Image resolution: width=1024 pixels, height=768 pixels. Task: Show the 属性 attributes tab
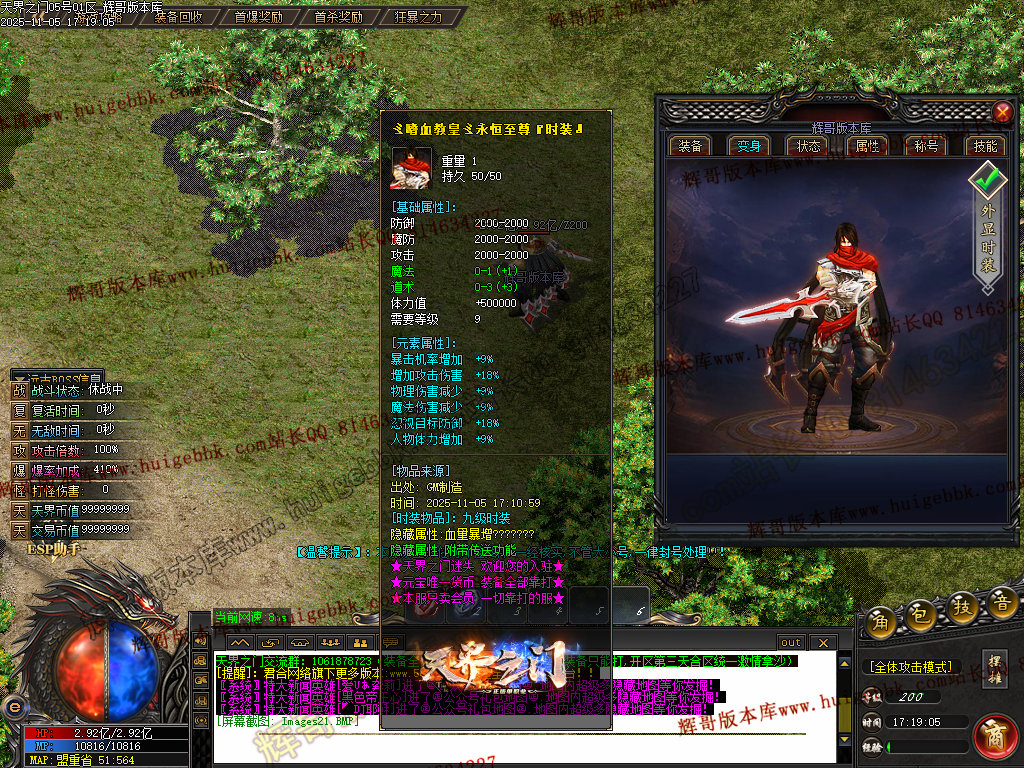[x=867, y=146]
